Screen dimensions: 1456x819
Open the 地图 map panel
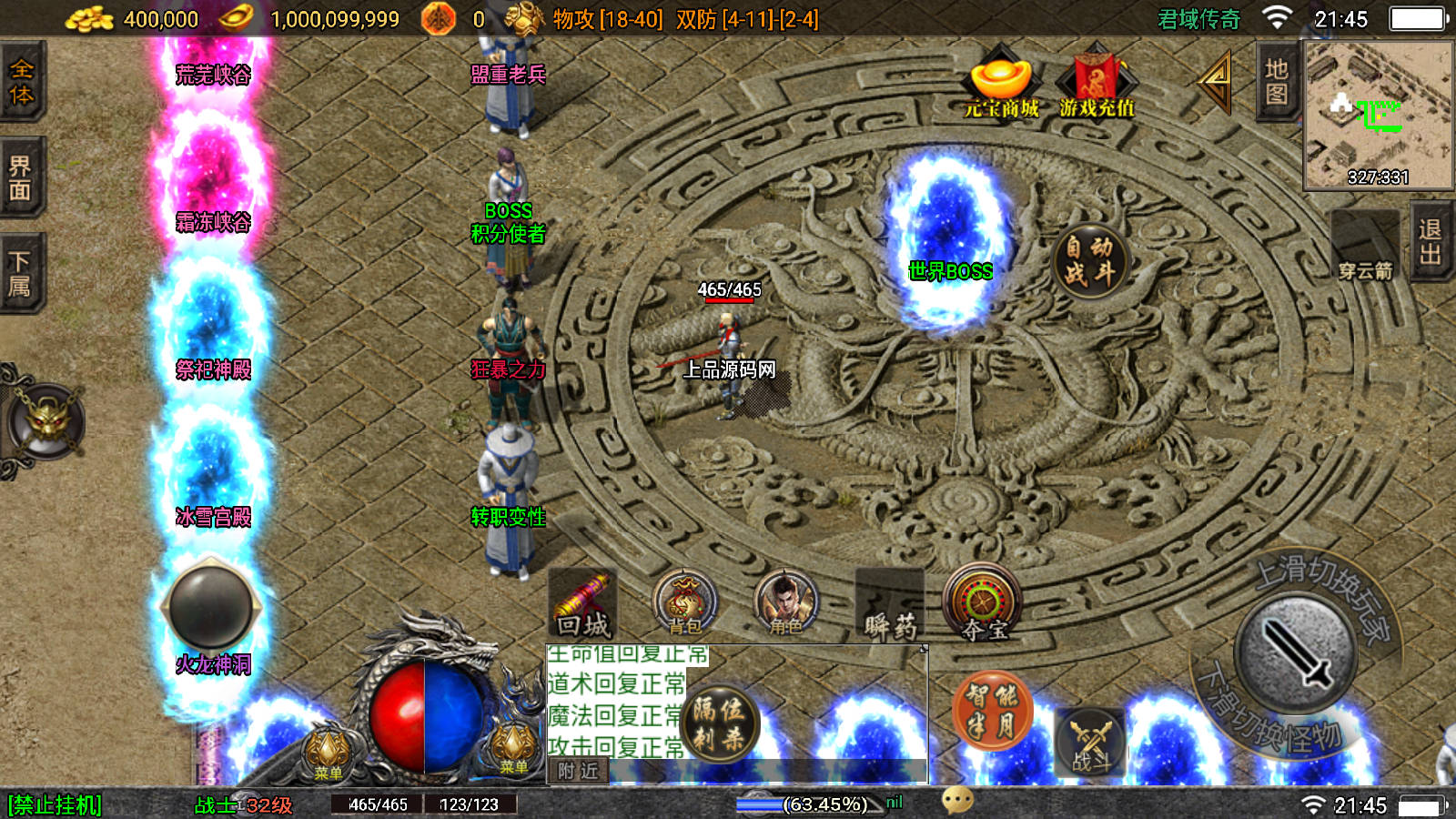click(1276, 82)
